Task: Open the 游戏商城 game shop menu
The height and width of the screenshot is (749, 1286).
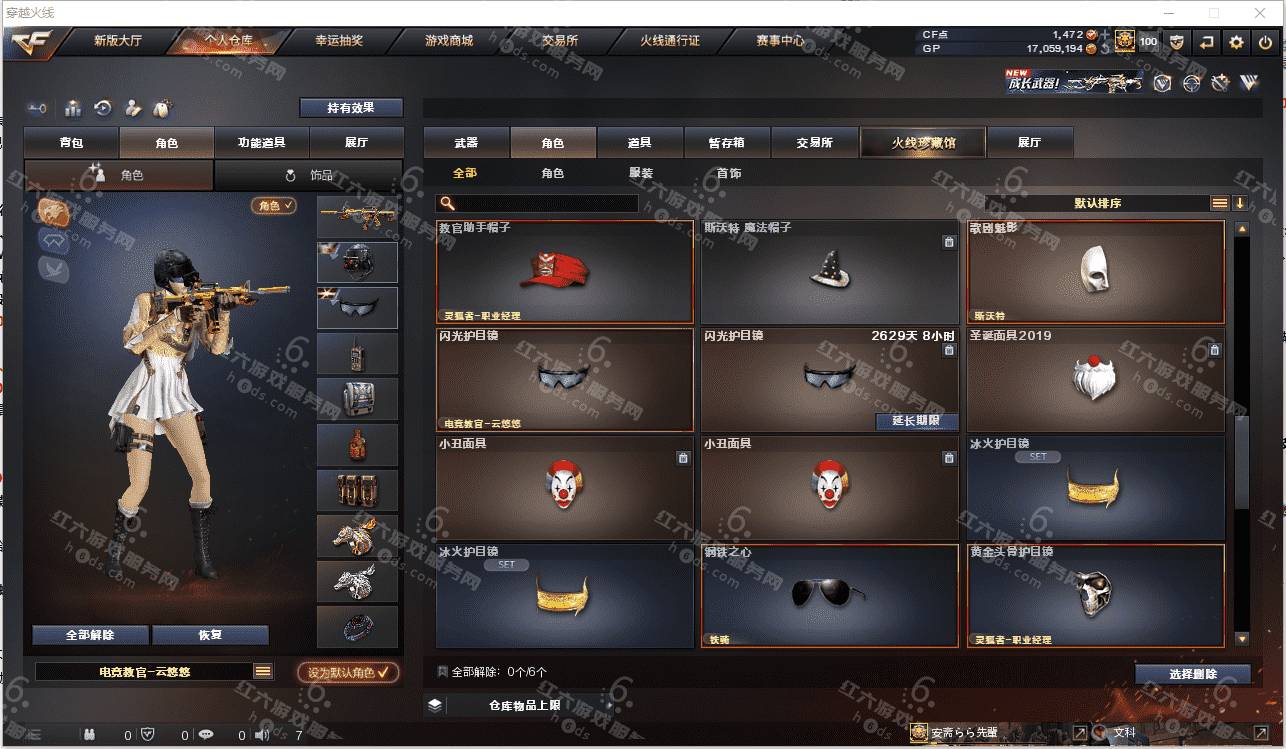Action: pos(448,41)
